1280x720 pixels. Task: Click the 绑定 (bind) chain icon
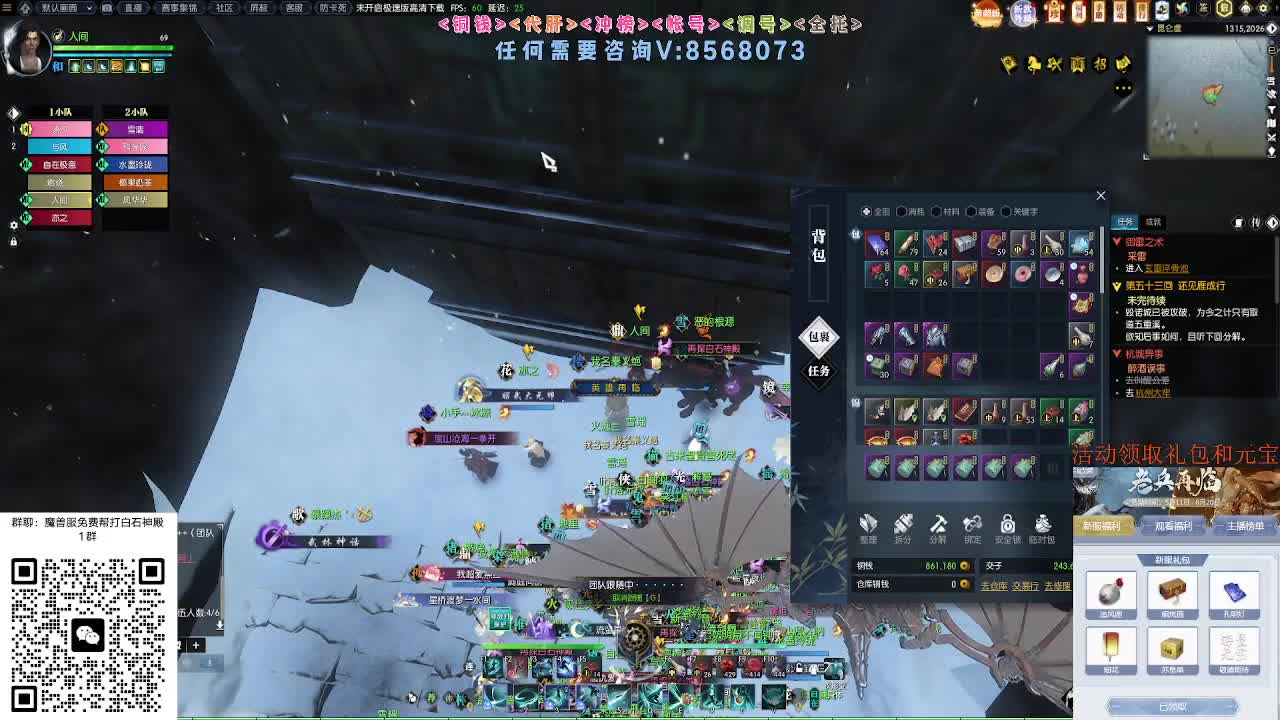click(x=972, y=523)
